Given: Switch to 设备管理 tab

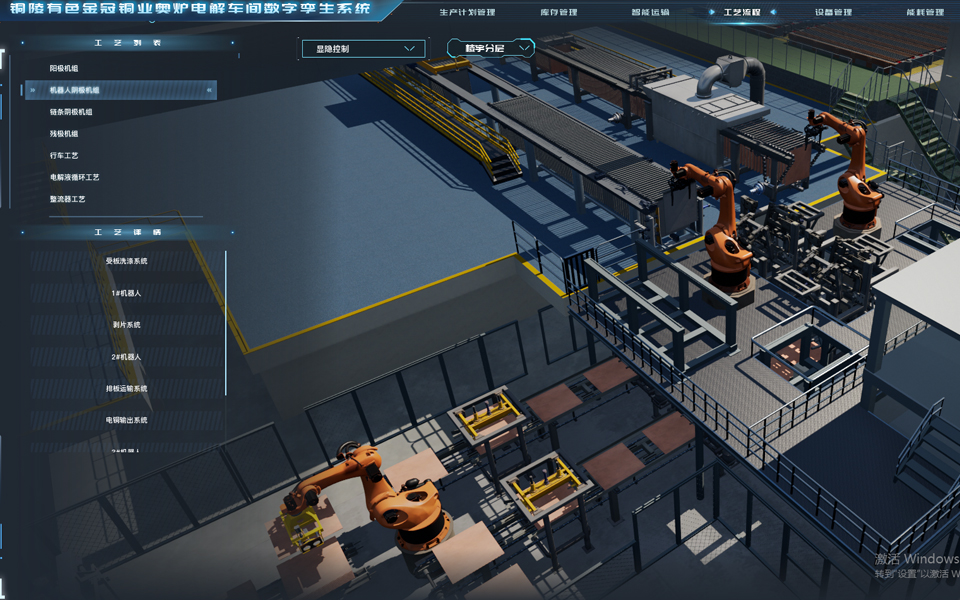Looking at the screenshot, I should click(x=833, y=12).
